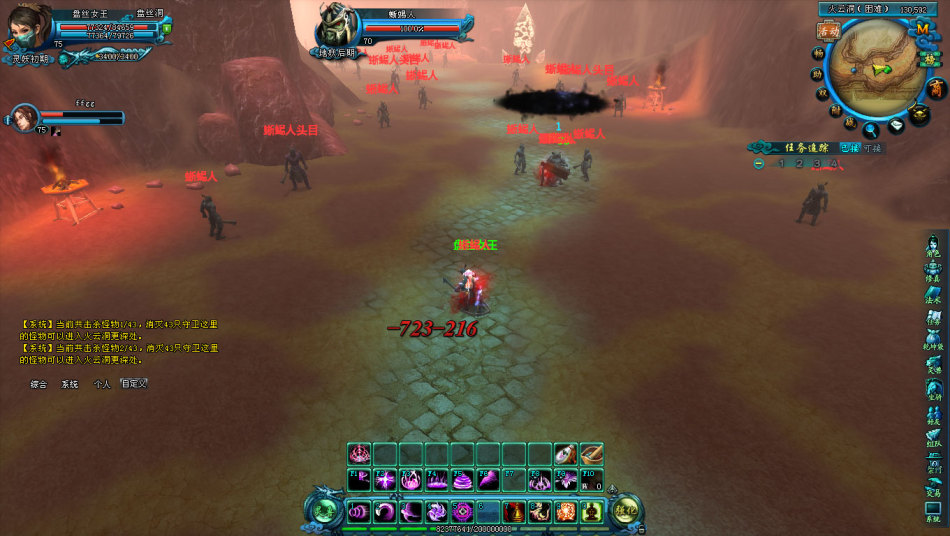
Task: Select the ffcc party member portrait
Action: click(24, 118)
